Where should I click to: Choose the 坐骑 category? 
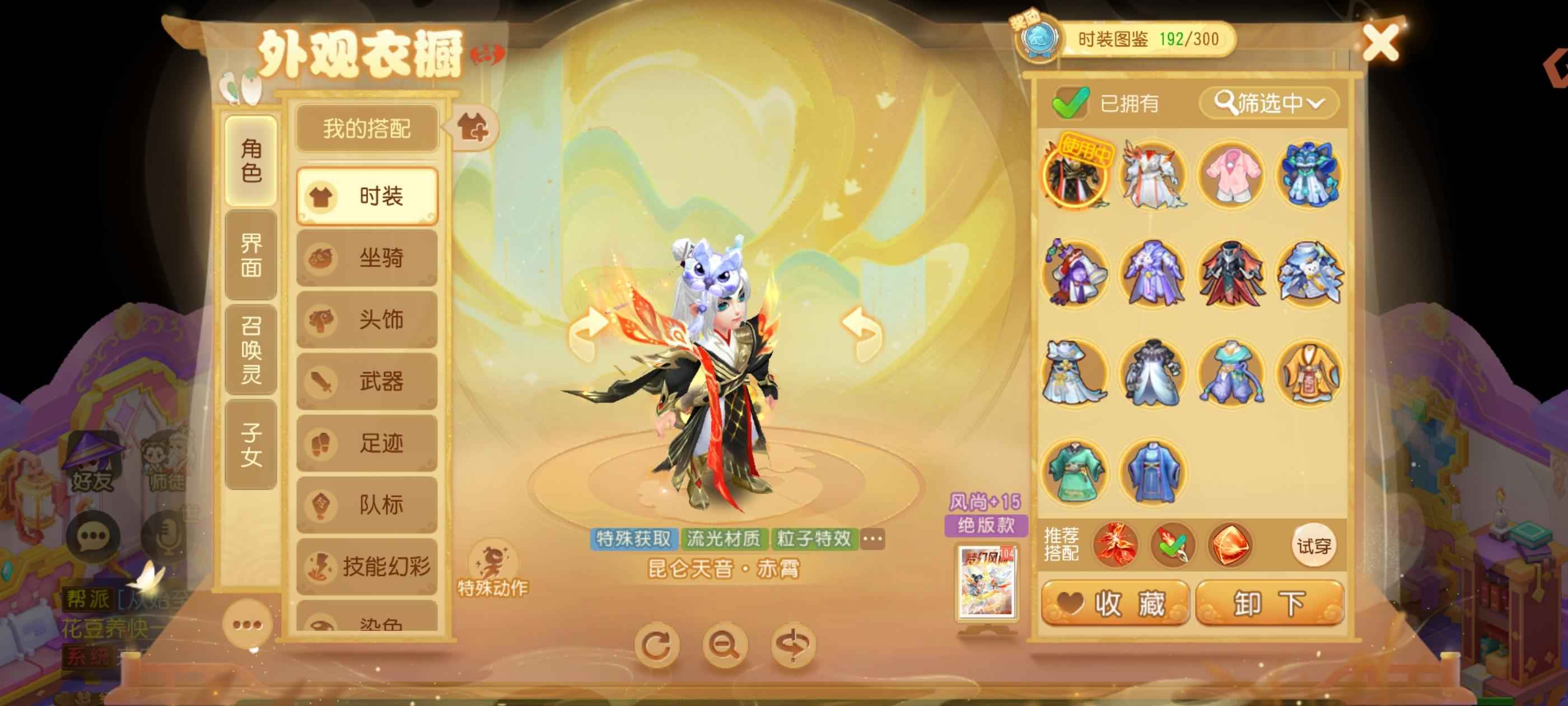366,258
